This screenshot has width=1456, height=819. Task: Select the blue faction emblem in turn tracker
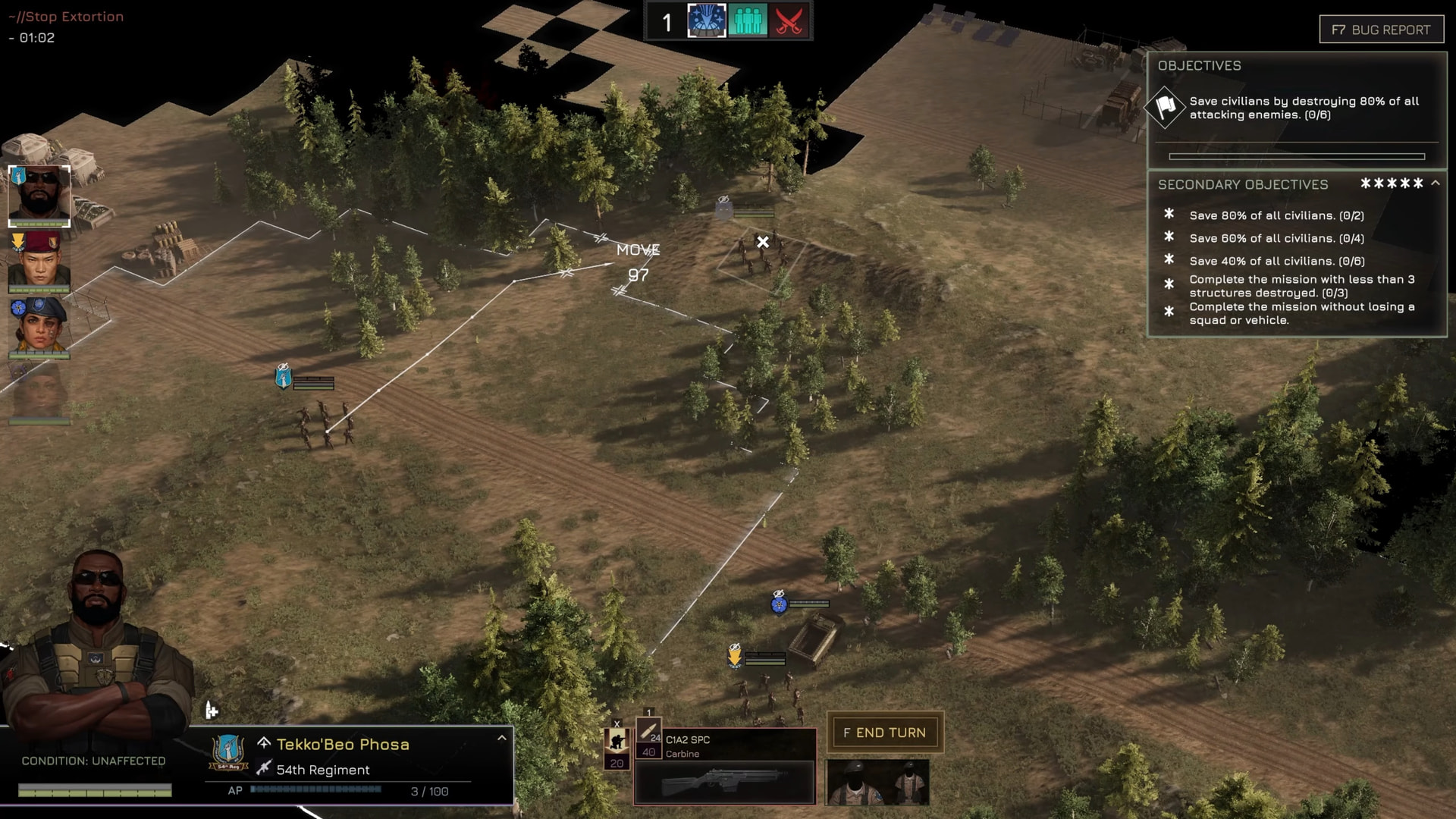706,21
